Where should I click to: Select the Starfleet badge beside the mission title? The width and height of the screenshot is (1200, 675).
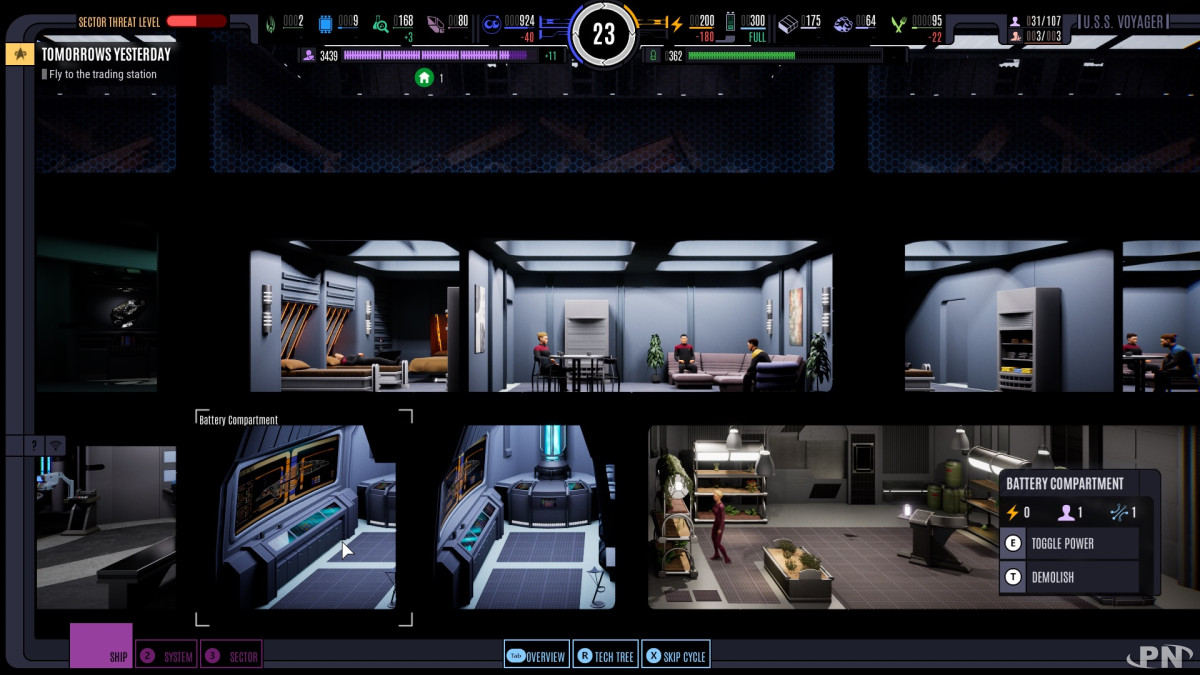click(20, 55)
